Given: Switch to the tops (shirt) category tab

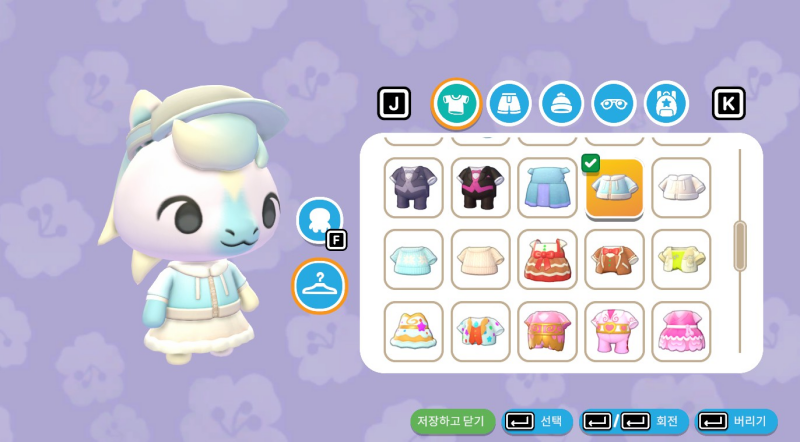Looking at the screenshot, I should tap(456, 103).
